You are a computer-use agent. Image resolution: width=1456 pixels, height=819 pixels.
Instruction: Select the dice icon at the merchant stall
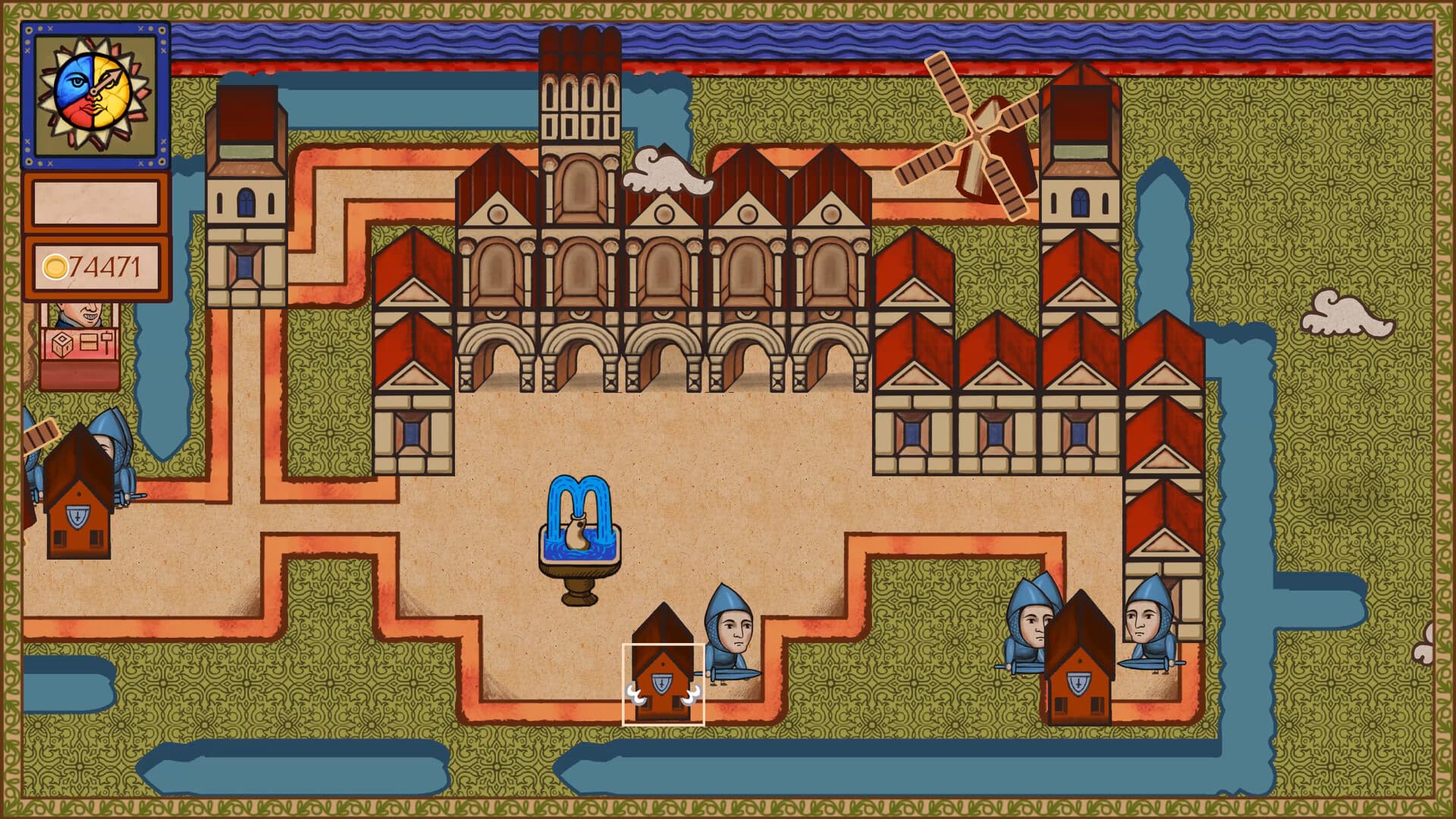[61, 344]
